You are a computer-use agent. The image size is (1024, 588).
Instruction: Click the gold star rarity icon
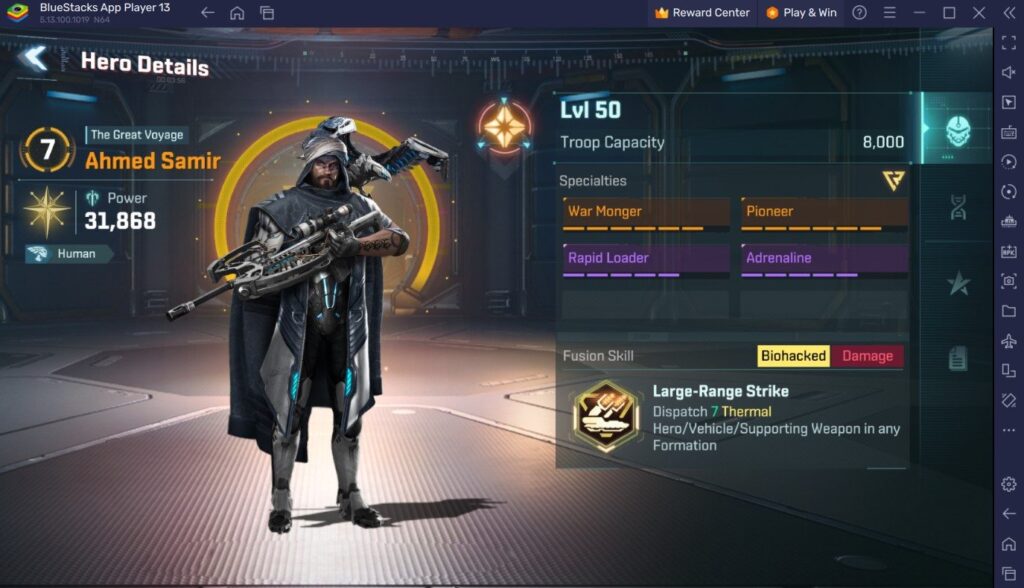[x=47, y=211]
